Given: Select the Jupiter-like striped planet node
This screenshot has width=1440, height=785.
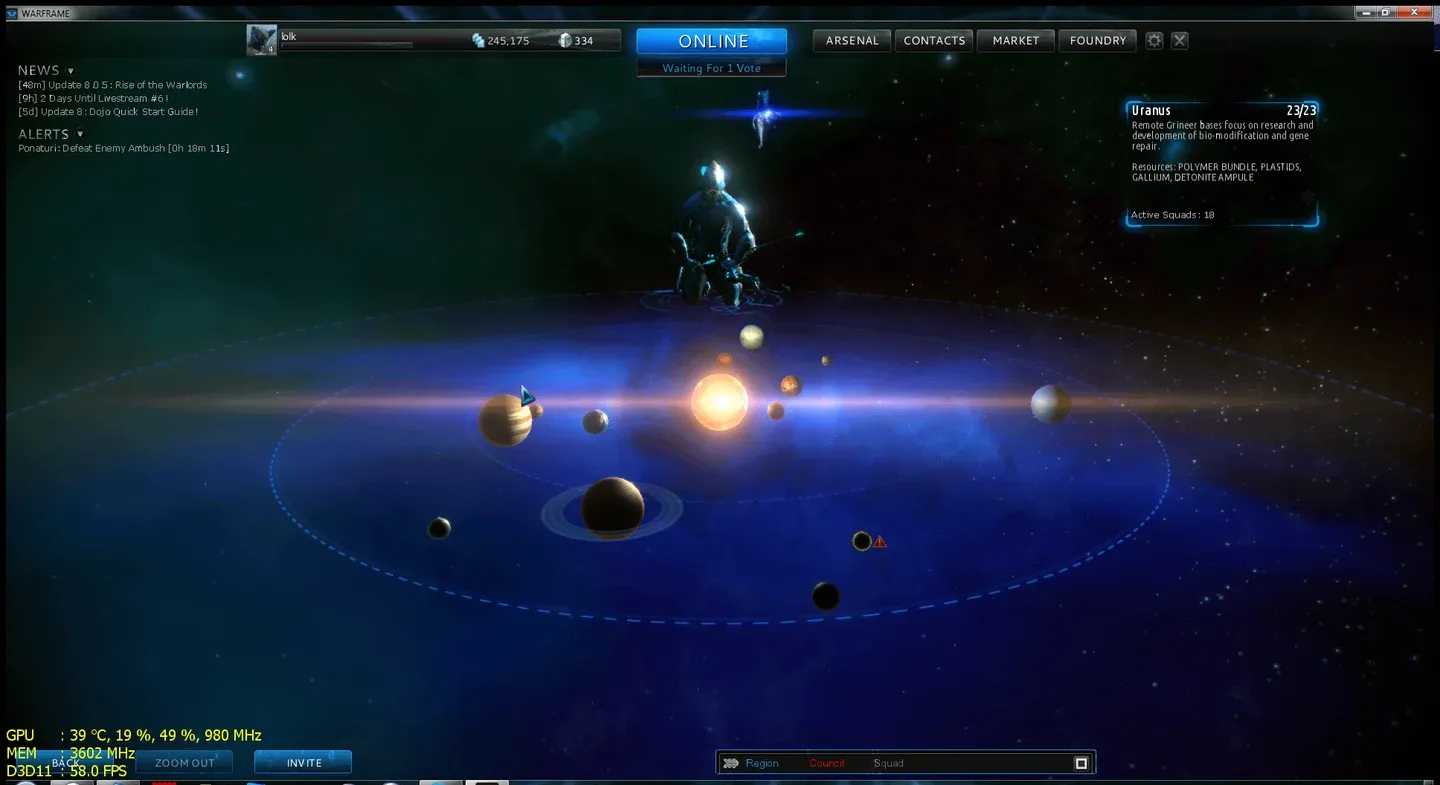Looking at the screenshot, I should (x=506, y=418).
